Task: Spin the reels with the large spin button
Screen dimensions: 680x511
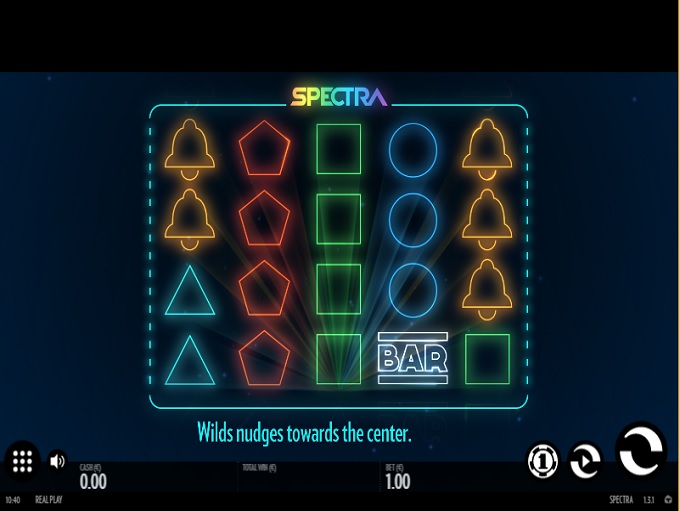Action: [640, 450]
